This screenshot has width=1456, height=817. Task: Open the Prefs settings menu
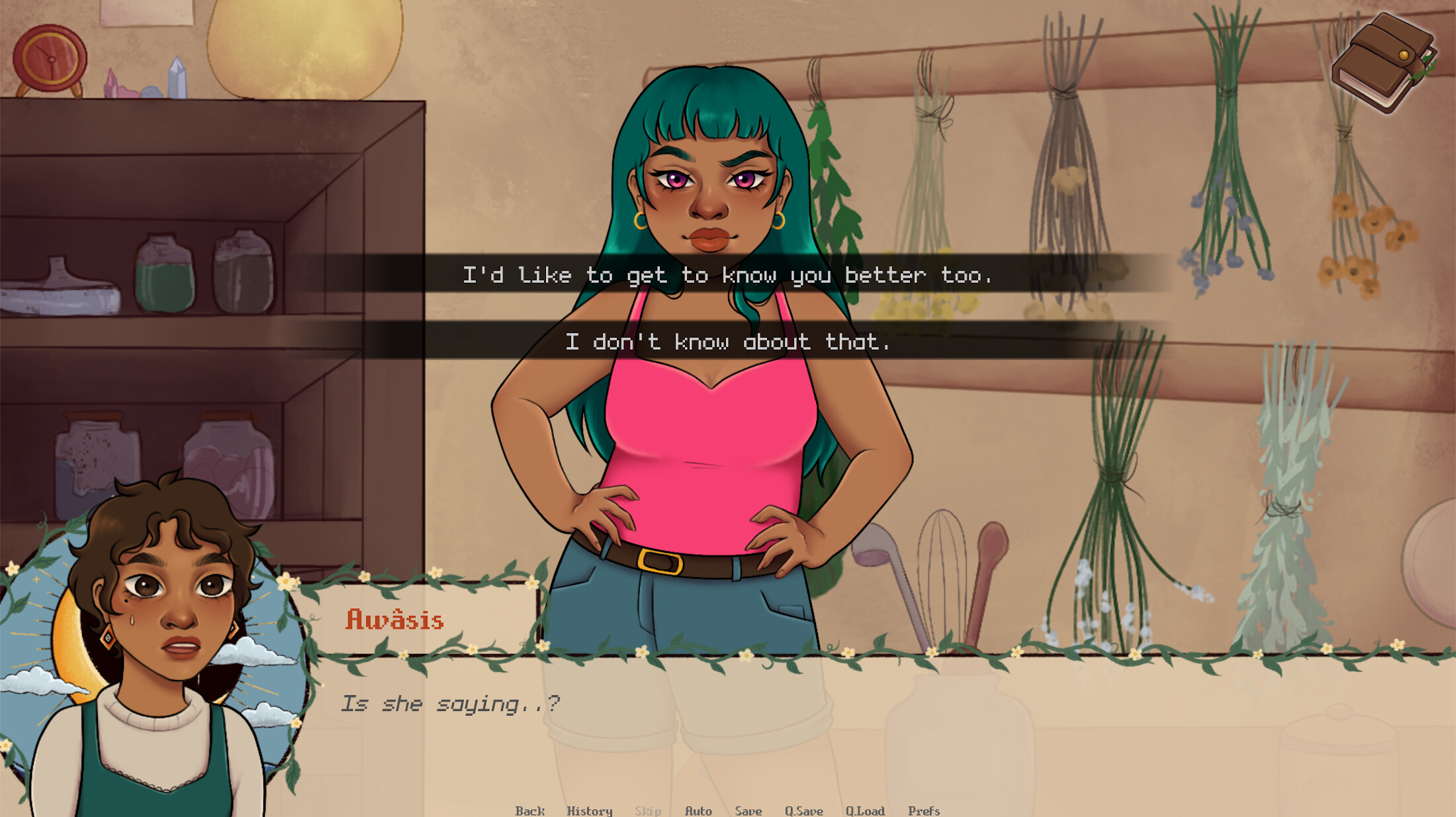(925, 810)
